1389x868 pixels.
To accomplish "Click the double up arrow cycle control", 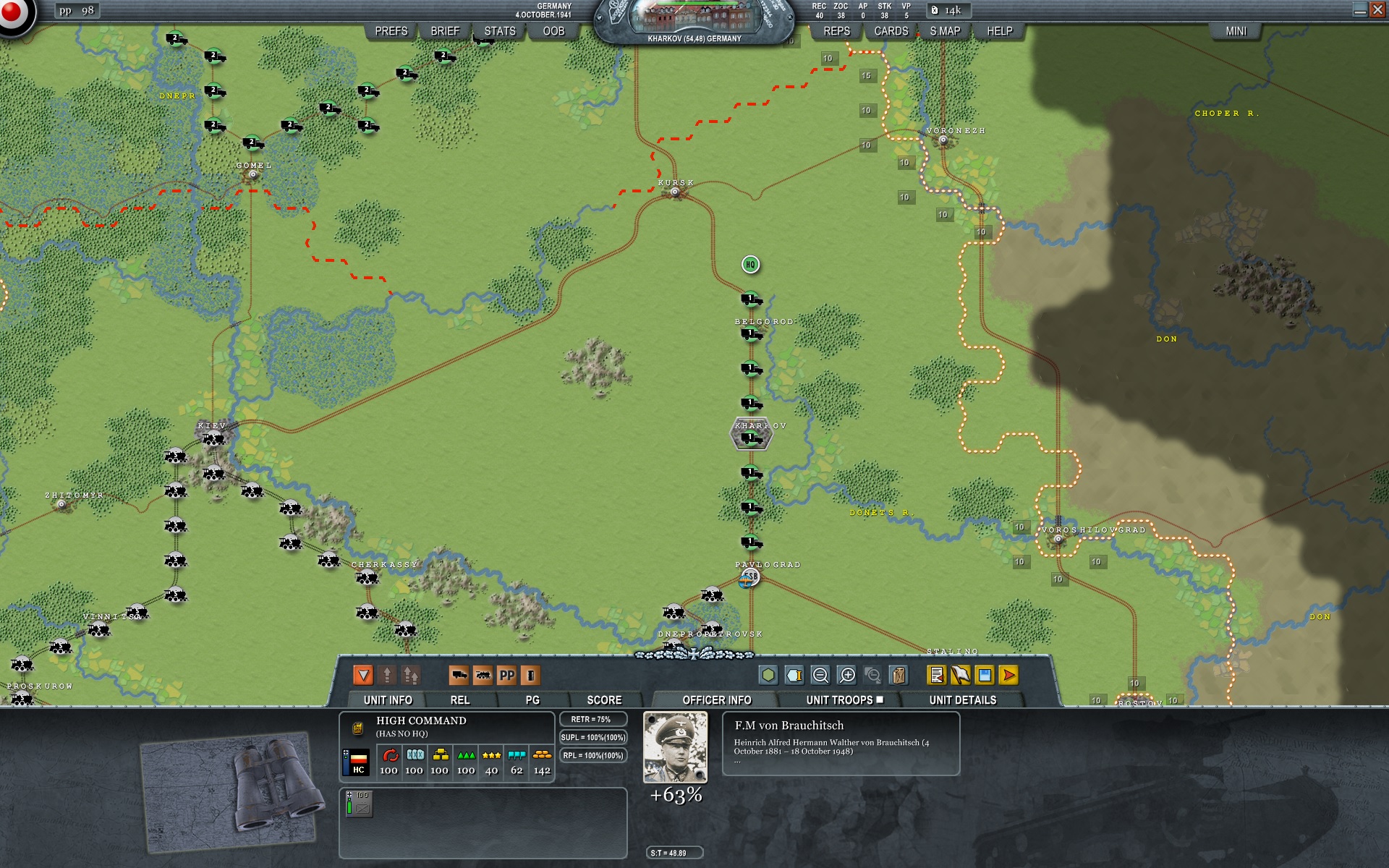I will click(412, 676).
